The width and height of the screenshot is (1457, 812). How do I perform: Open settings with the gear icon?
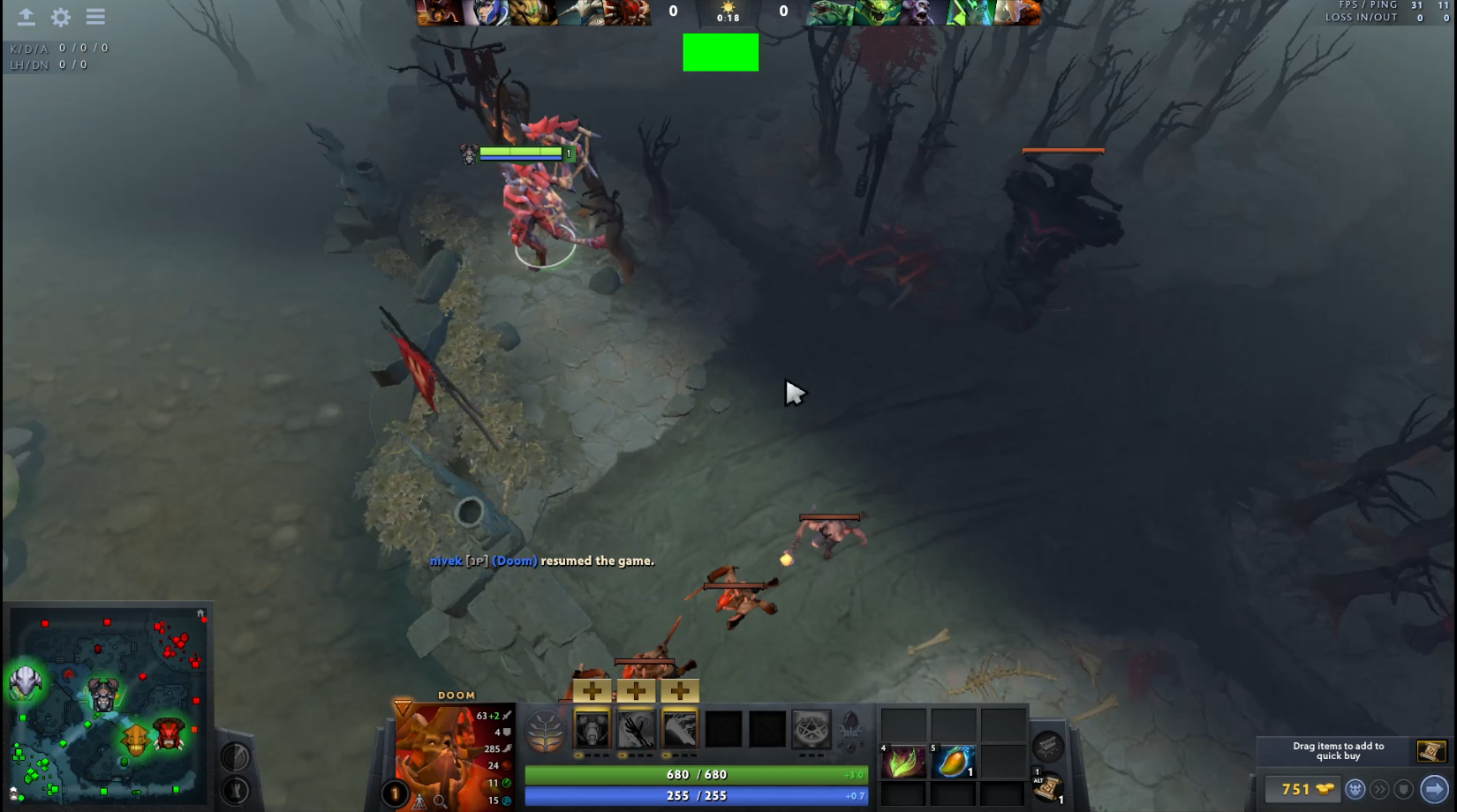[60, 17]
